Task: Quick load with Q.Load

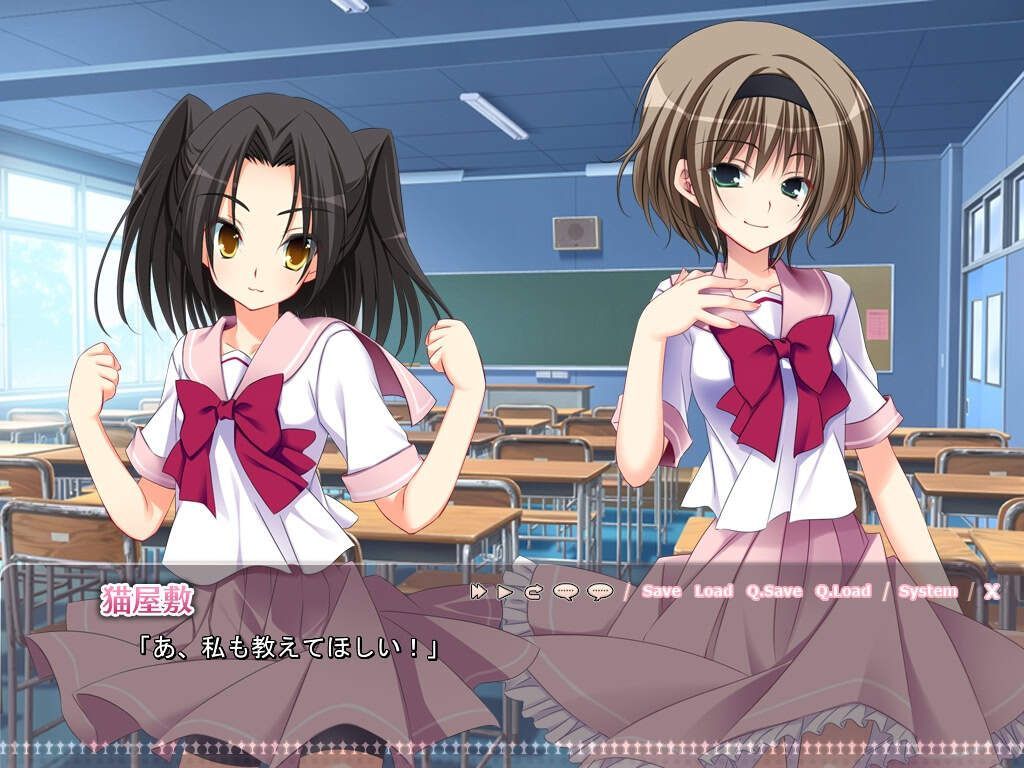Action: (x=842, y=591)
